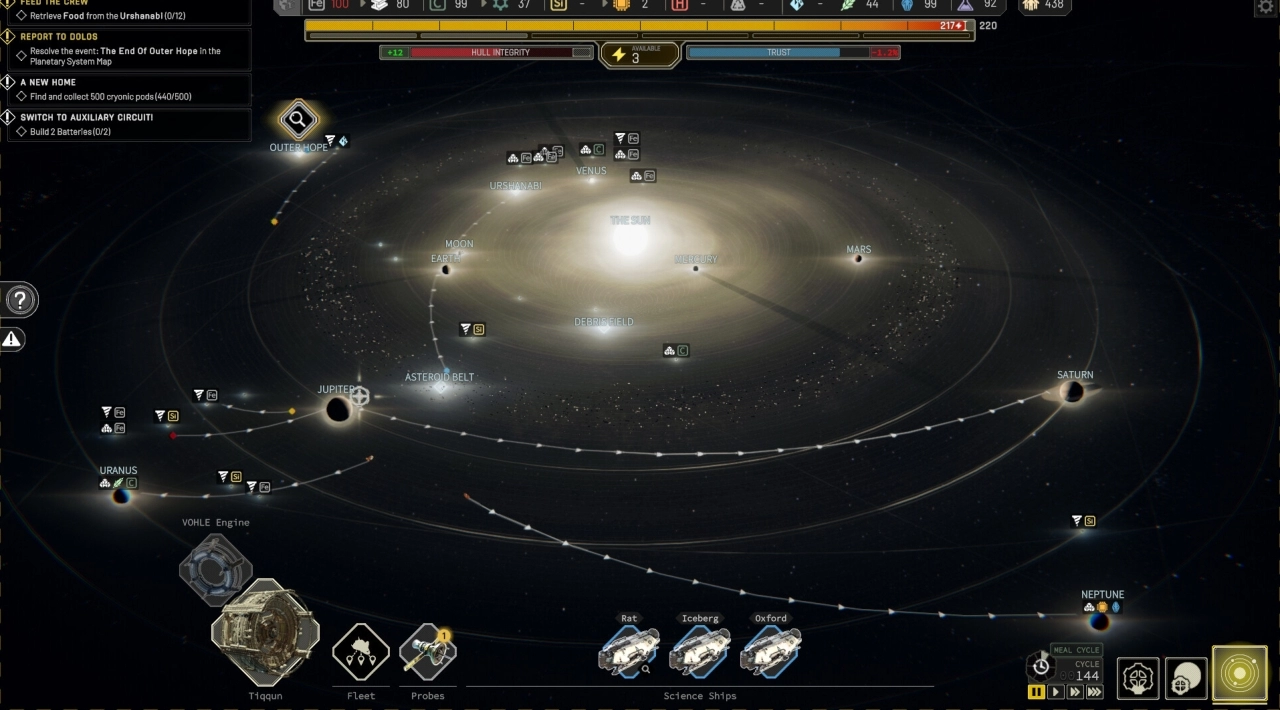Open the VOHLE Engine panel
Image resolution: width=1280 pixels, height=710 pixels.
pyautogui.click(x=216, y=567)
